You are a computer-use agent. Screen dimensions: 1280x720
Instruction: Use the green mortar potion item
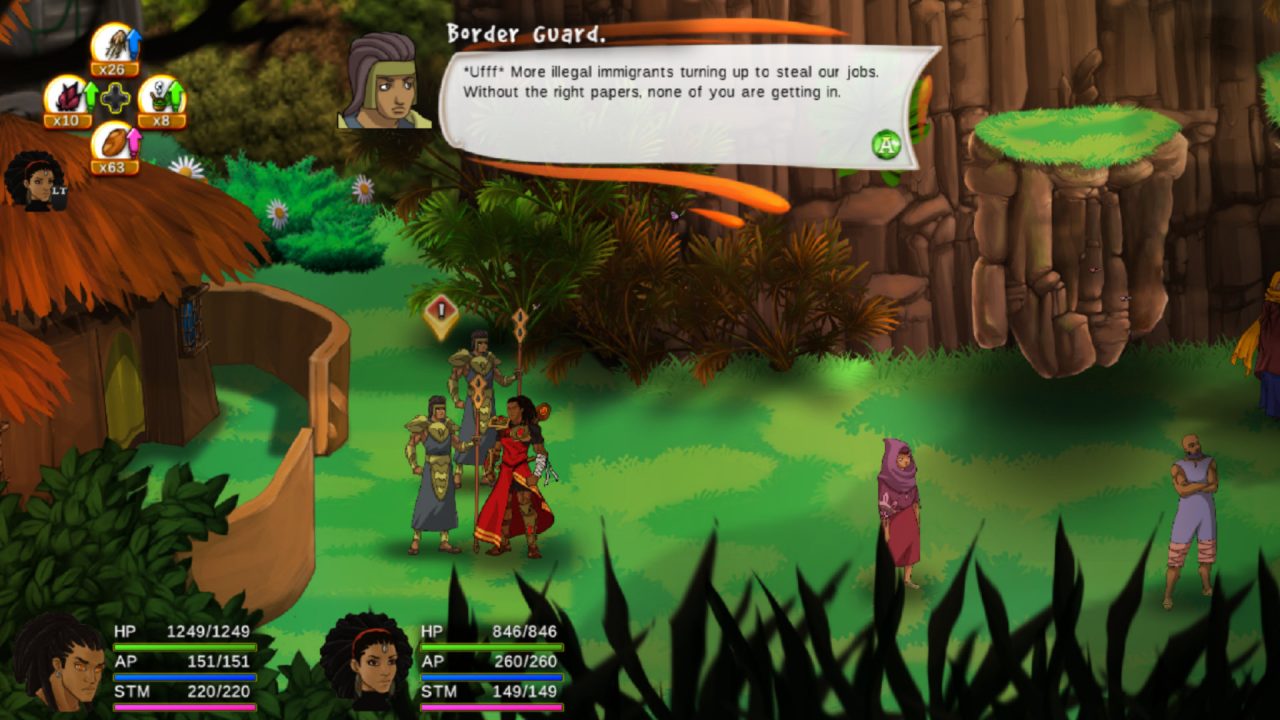coord(160,97)
